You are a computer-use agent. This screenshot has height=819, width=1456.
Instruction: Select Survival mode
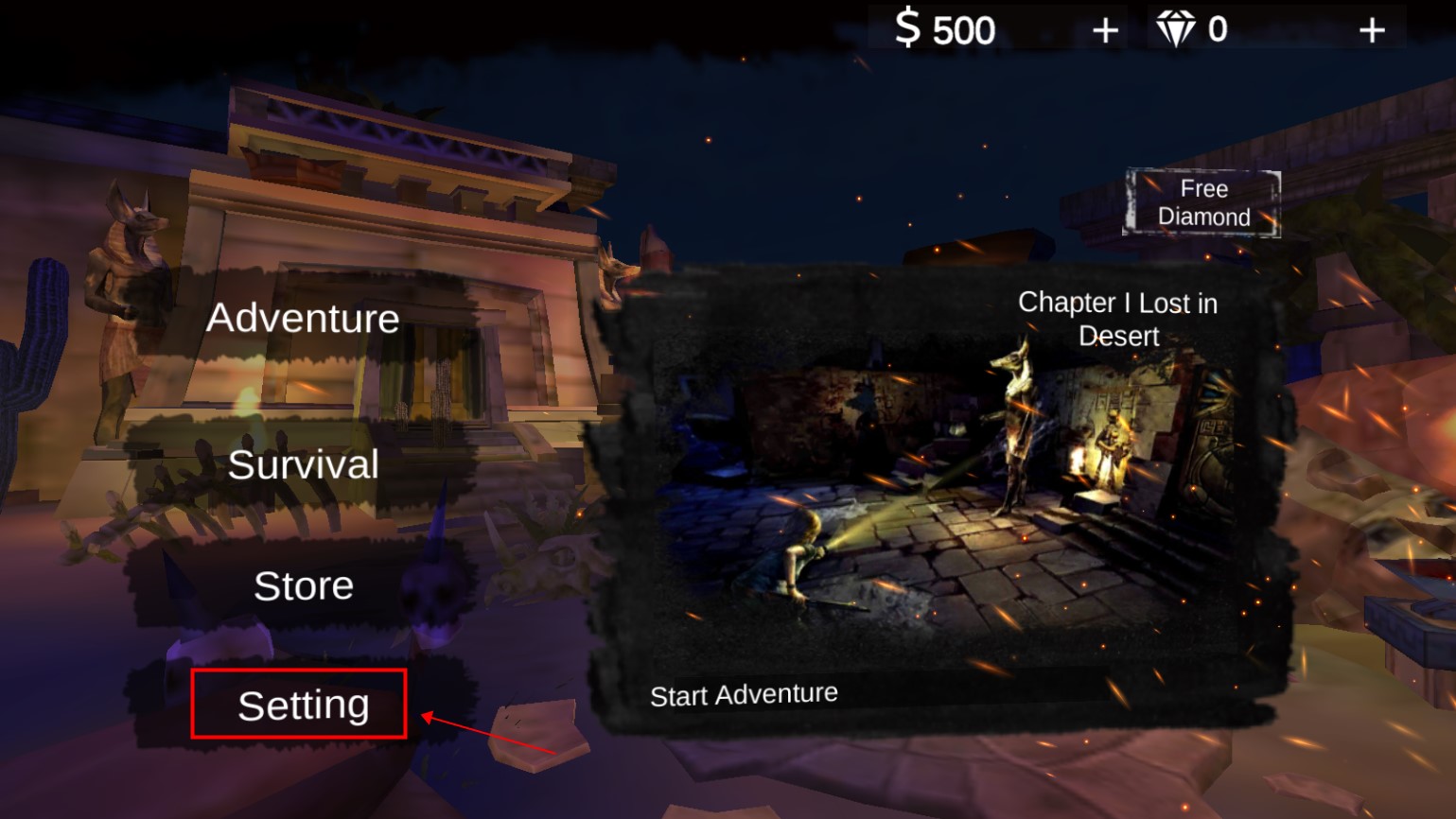(303, 465)
